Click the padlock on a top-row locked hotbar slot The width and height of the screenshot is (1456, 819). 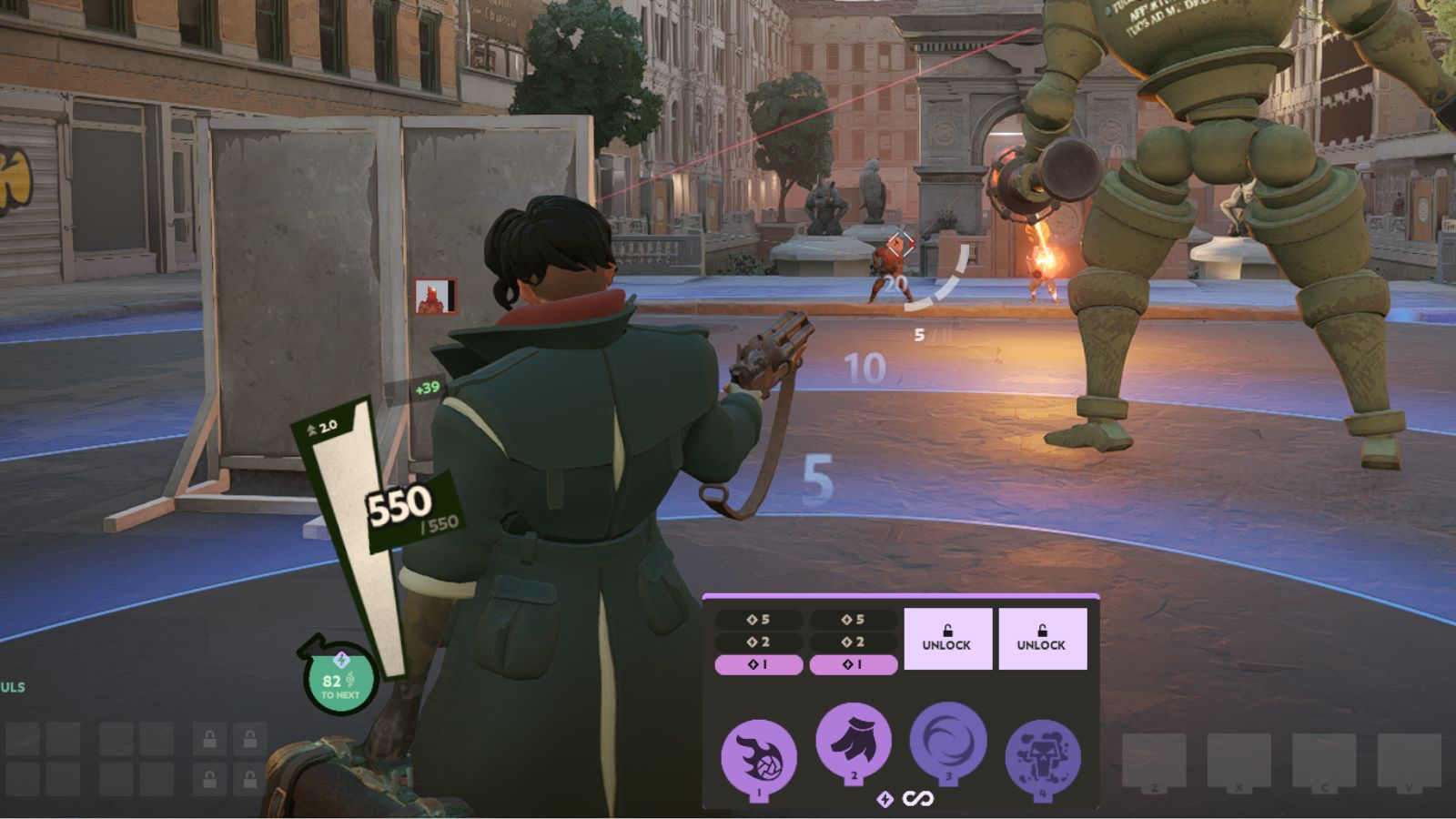[208, 739]
